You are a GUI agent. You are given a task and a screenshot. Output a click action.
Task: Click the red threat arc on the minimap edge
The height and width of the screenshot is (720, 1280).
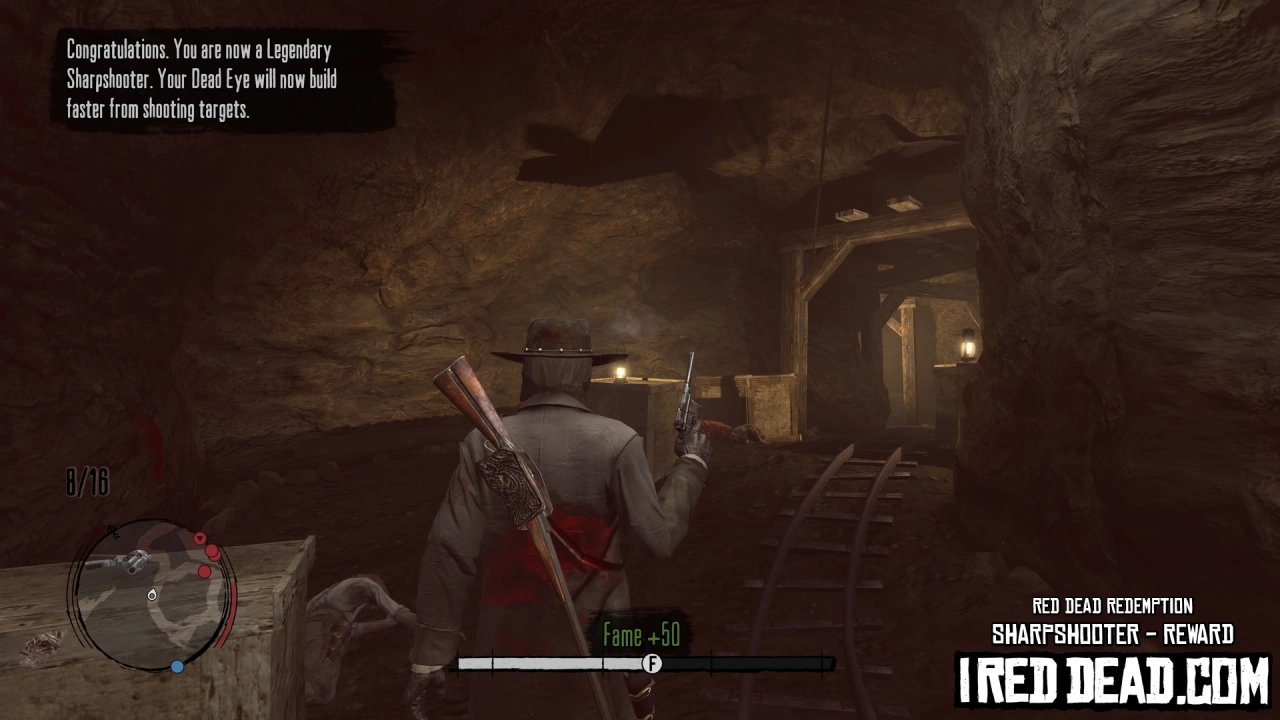pyautogui.click(x=233, y=612)
